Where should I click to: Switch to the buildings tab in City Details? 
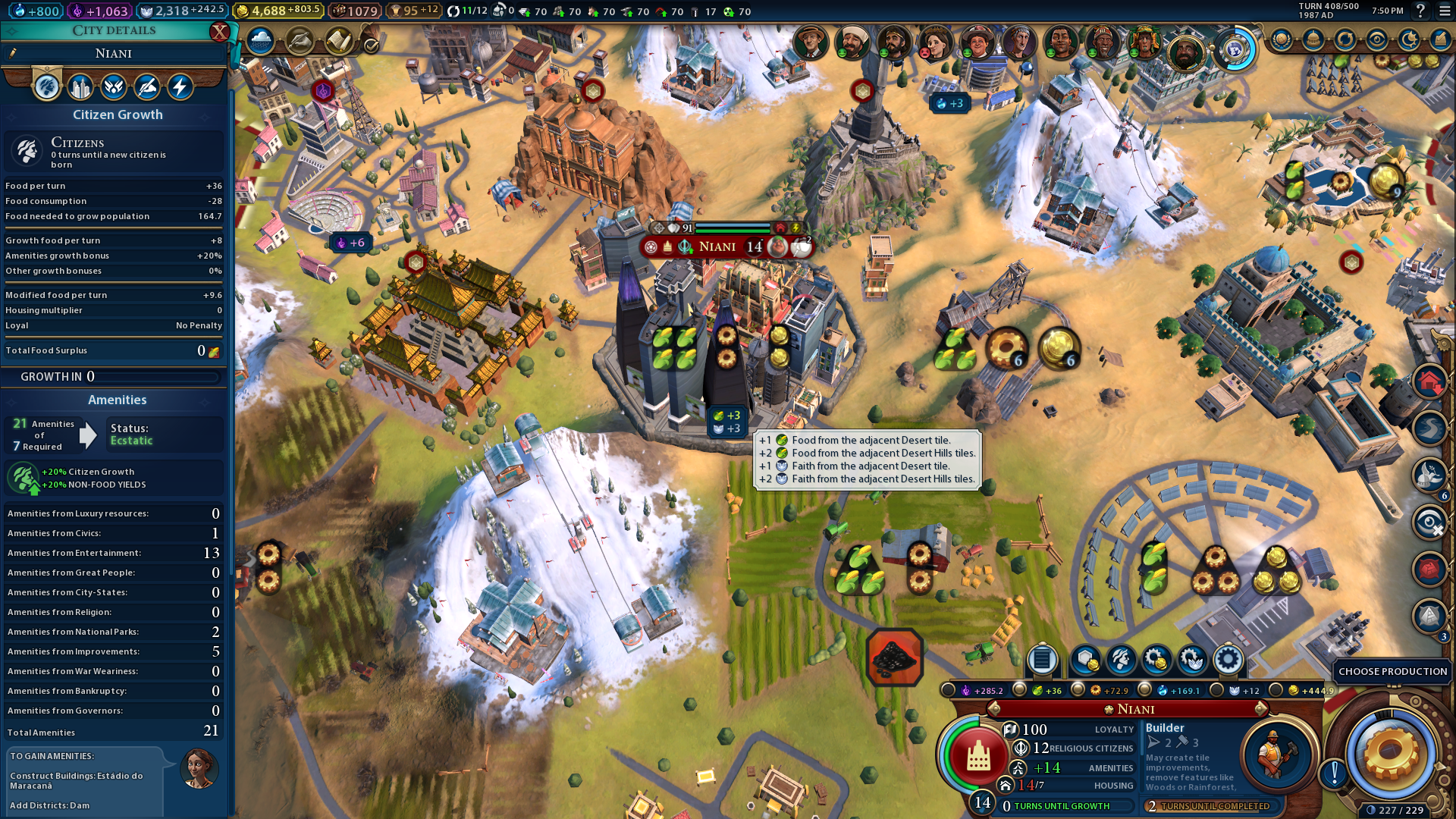[x=80, y=87]
